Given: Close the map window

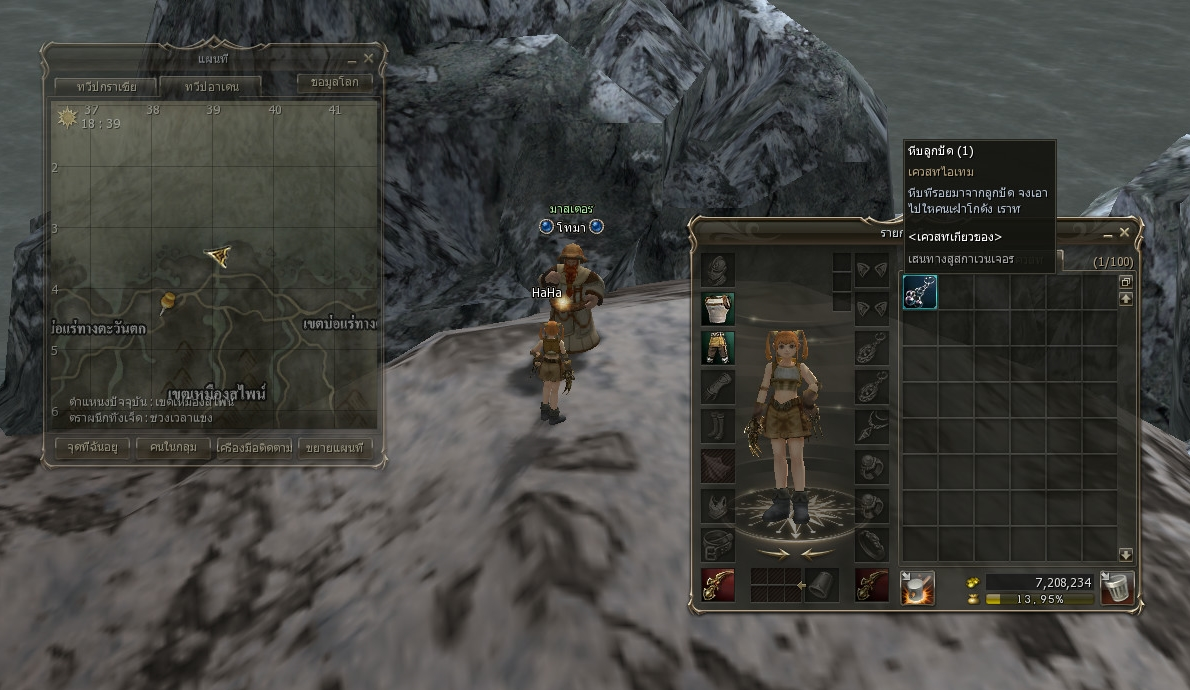Looking at the screenshot, I should 369,58.
